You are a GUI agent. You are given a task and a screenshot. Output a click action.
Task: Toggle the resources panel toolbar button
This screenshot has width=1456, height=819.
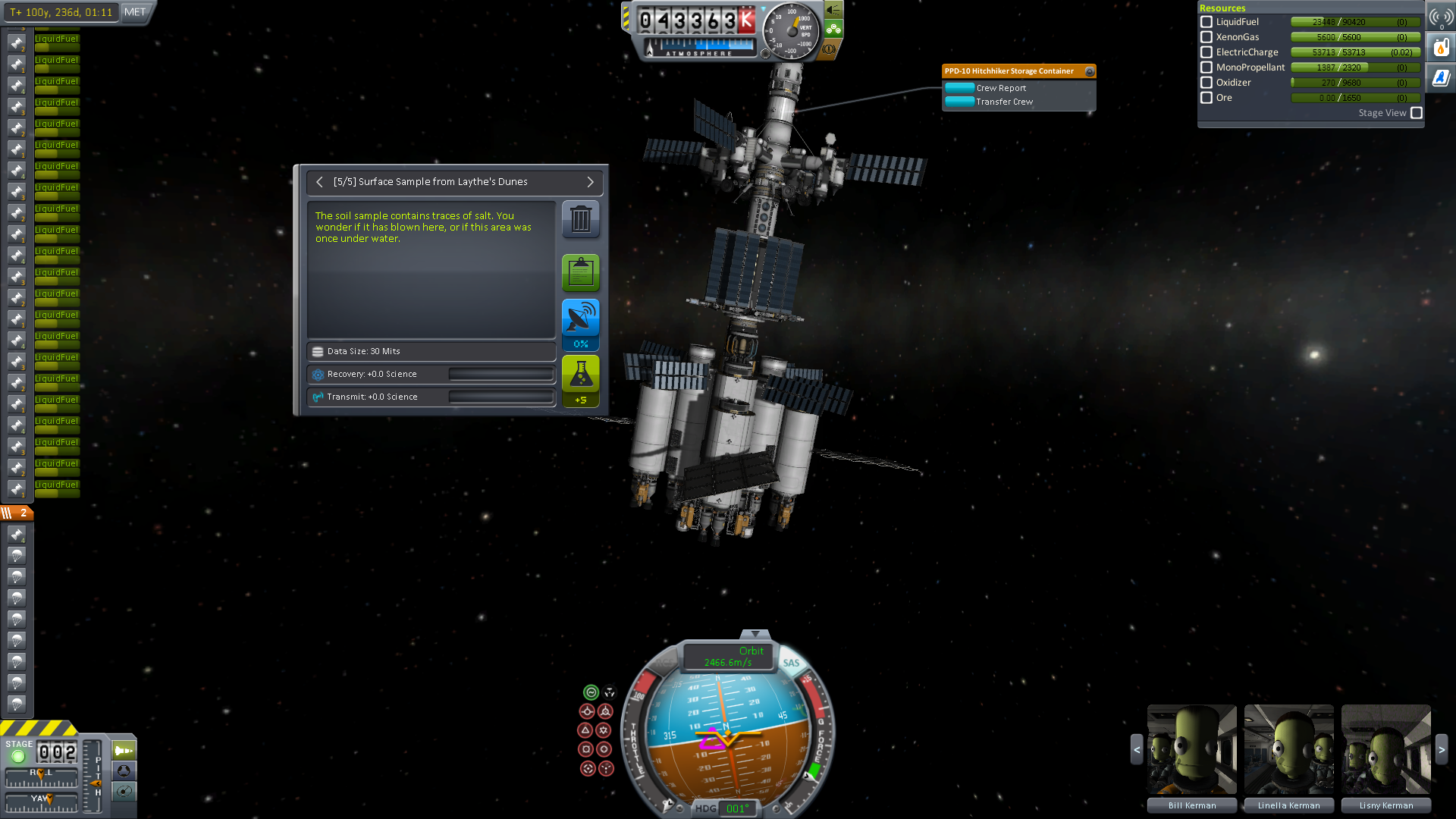click(x=1441, y=49)
